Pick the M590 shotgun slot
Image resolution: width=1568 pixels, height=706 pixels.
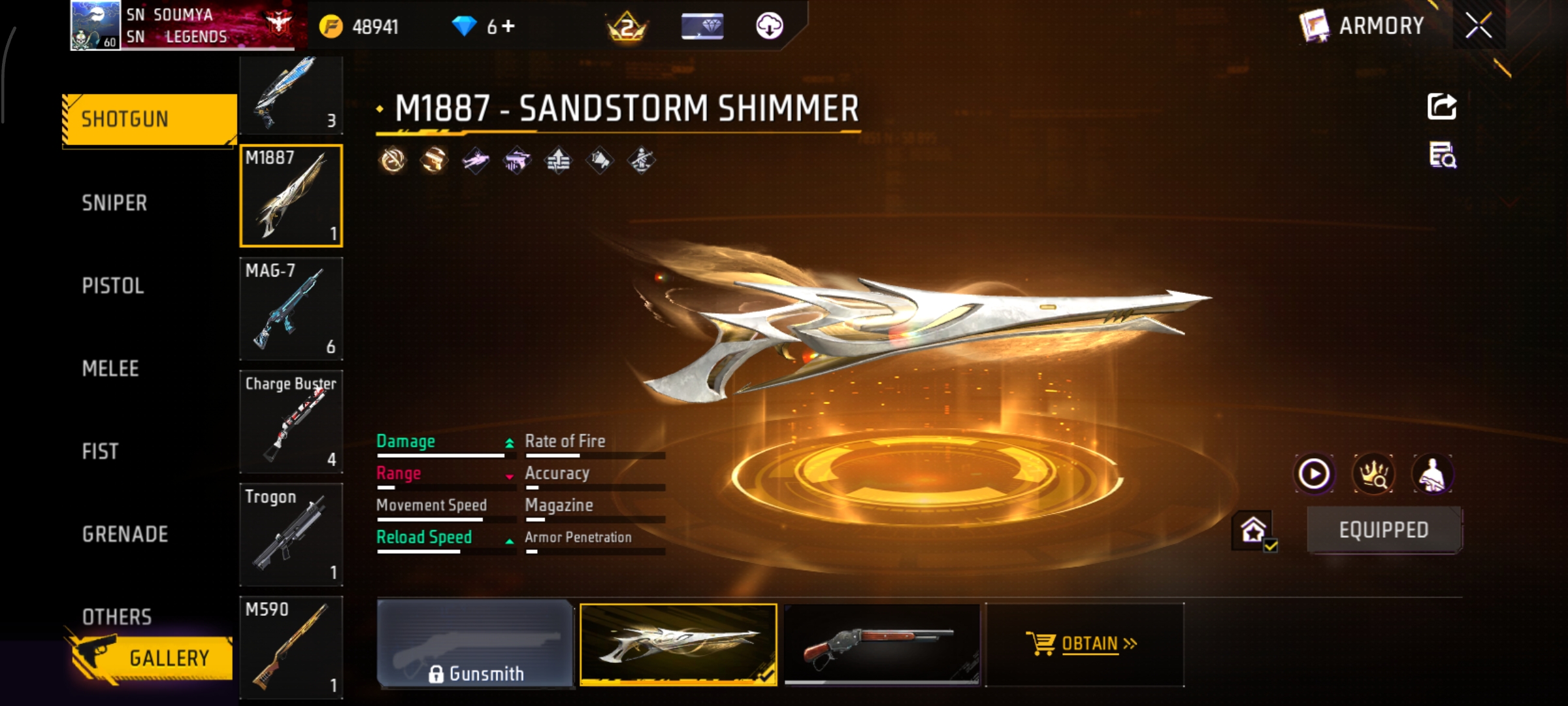(291, 647)
